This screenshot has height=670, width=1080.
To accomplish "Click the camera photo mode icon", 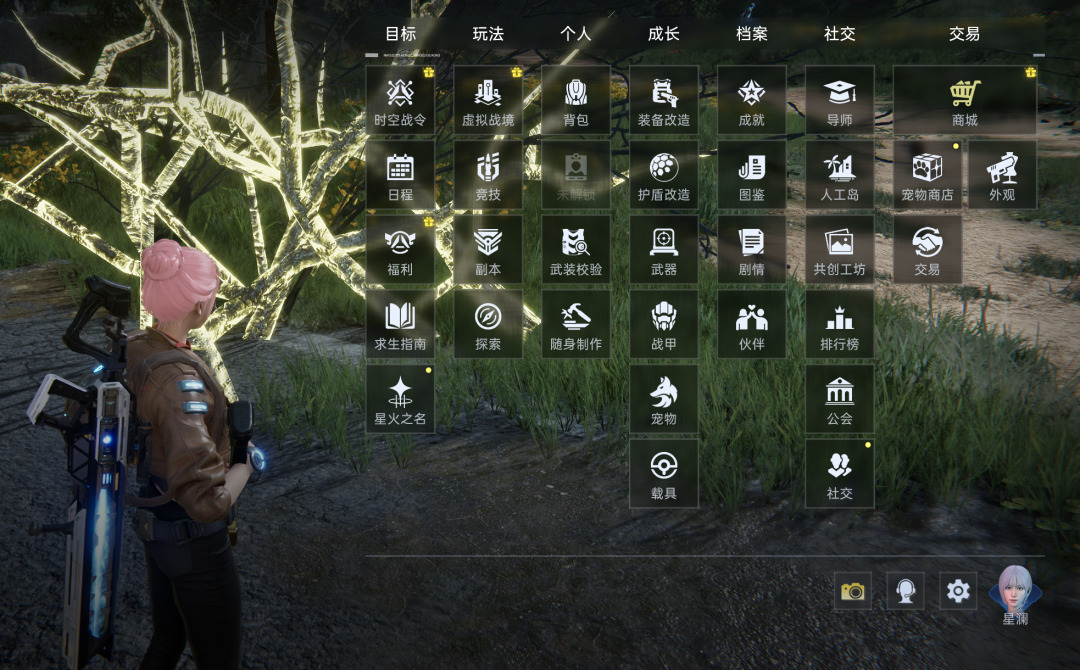I will (x=853, y=591).
